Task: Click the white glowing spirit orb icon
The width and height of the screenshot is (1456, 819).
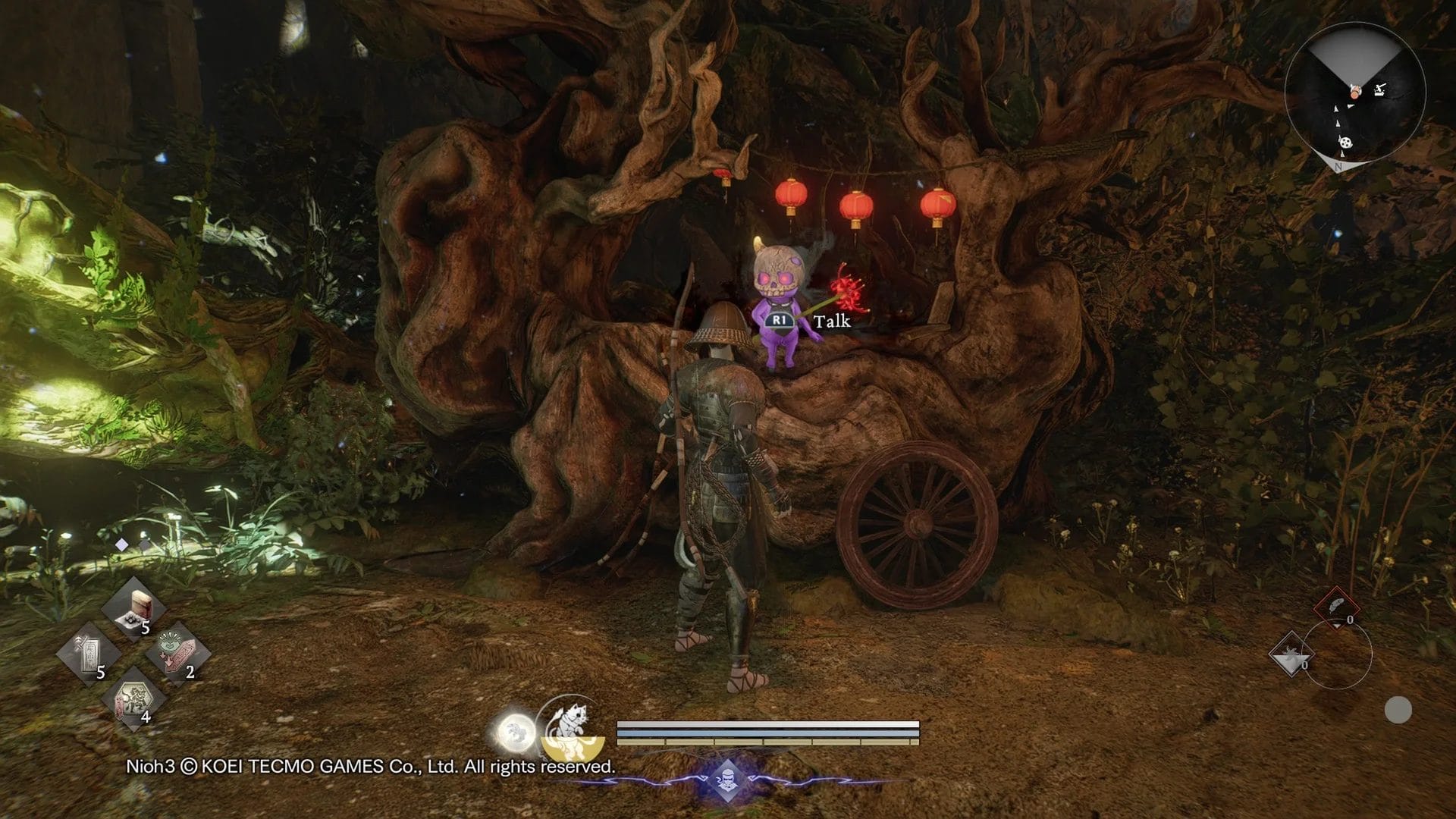Action: (516, 730)
